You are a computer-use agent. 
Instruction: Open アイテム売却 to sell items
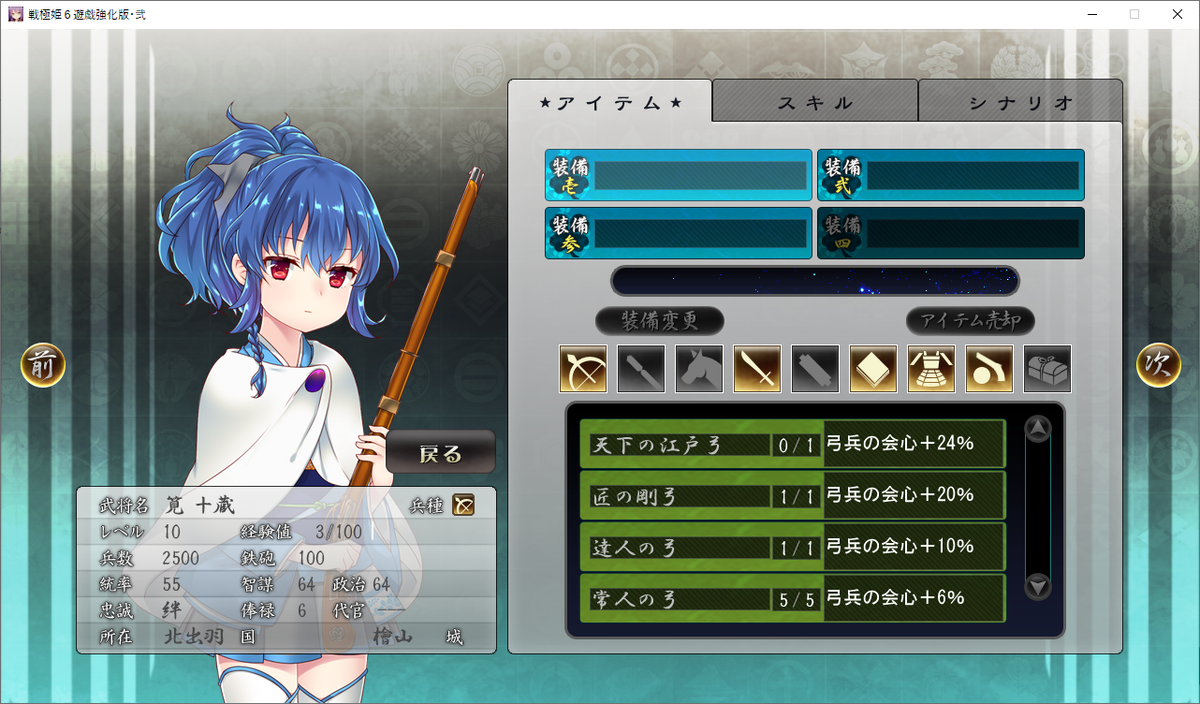tap(970, 321)
